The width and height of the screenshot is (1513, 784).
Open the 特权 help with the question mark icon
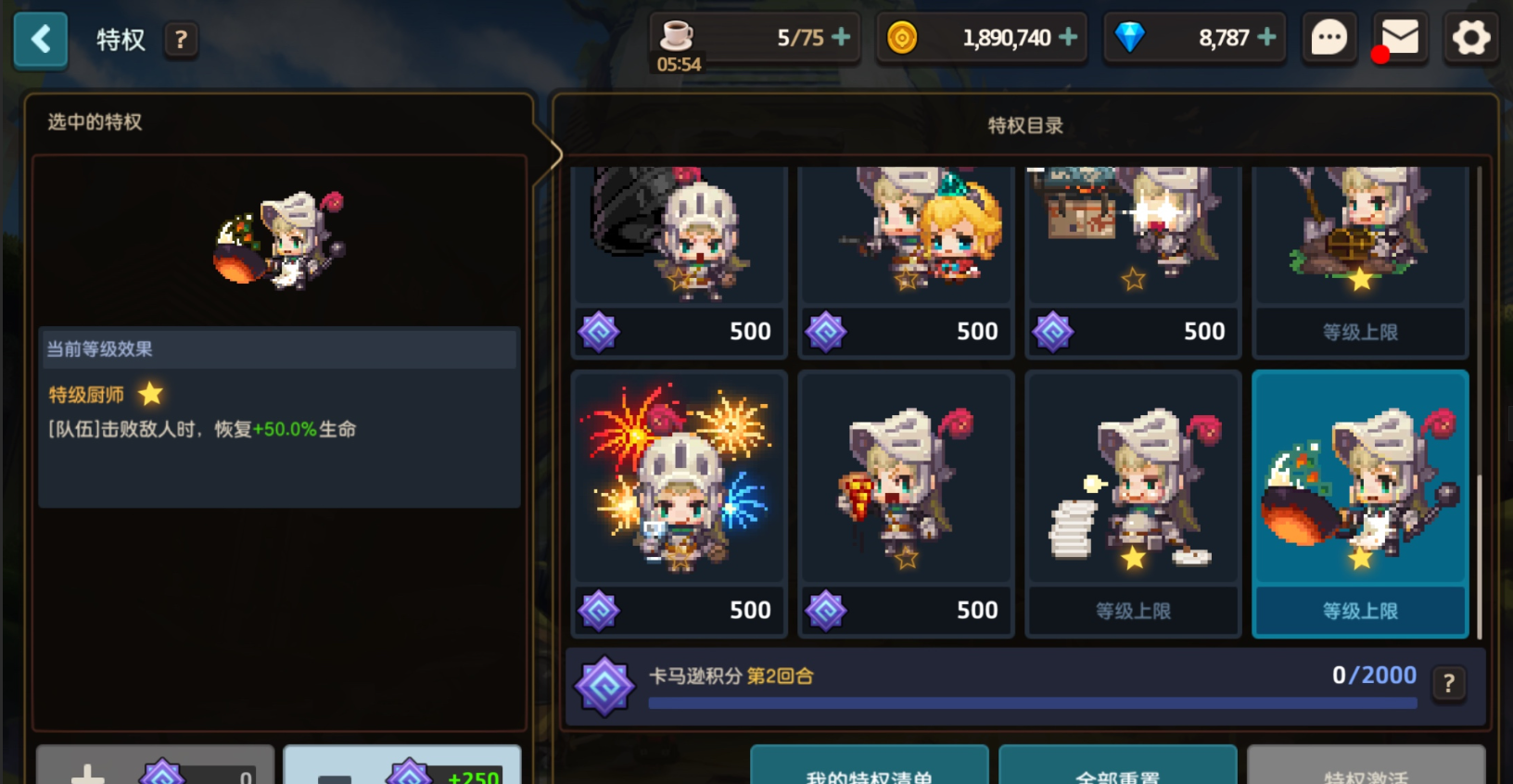click(x=182, y=40)
